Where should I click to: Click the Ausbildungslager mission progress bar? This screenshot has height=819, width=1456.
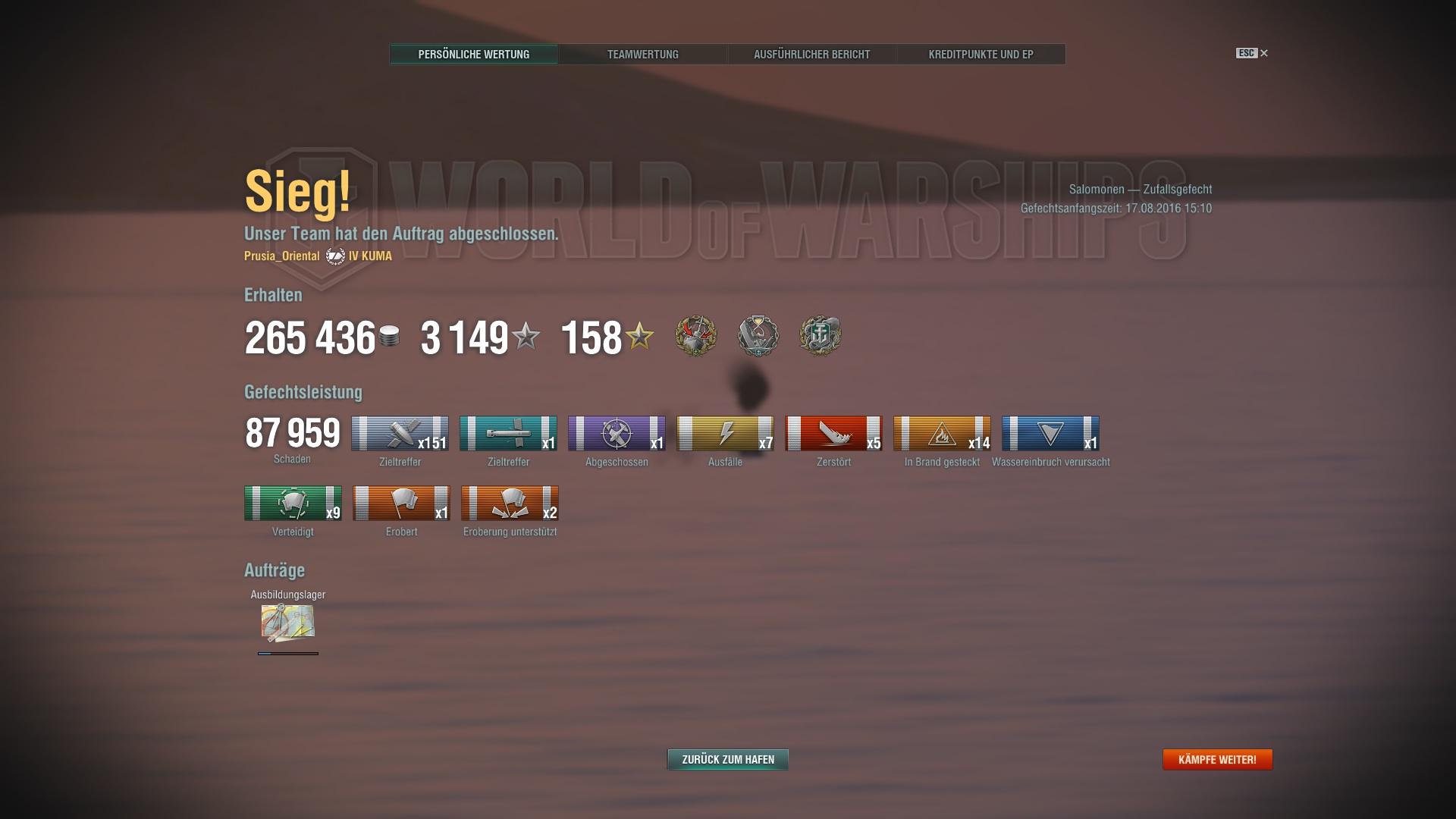[x=287, y=655]
